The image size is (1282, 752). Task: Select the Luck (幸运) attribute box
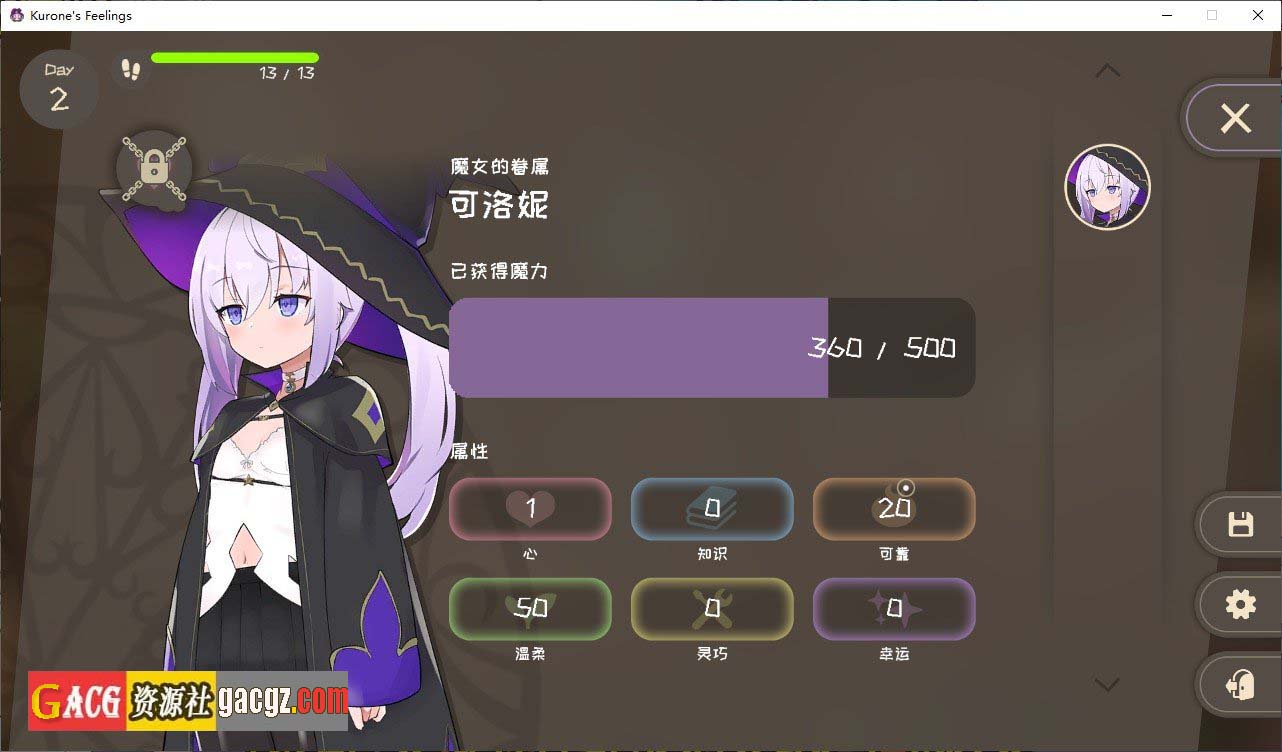point(894,608)
